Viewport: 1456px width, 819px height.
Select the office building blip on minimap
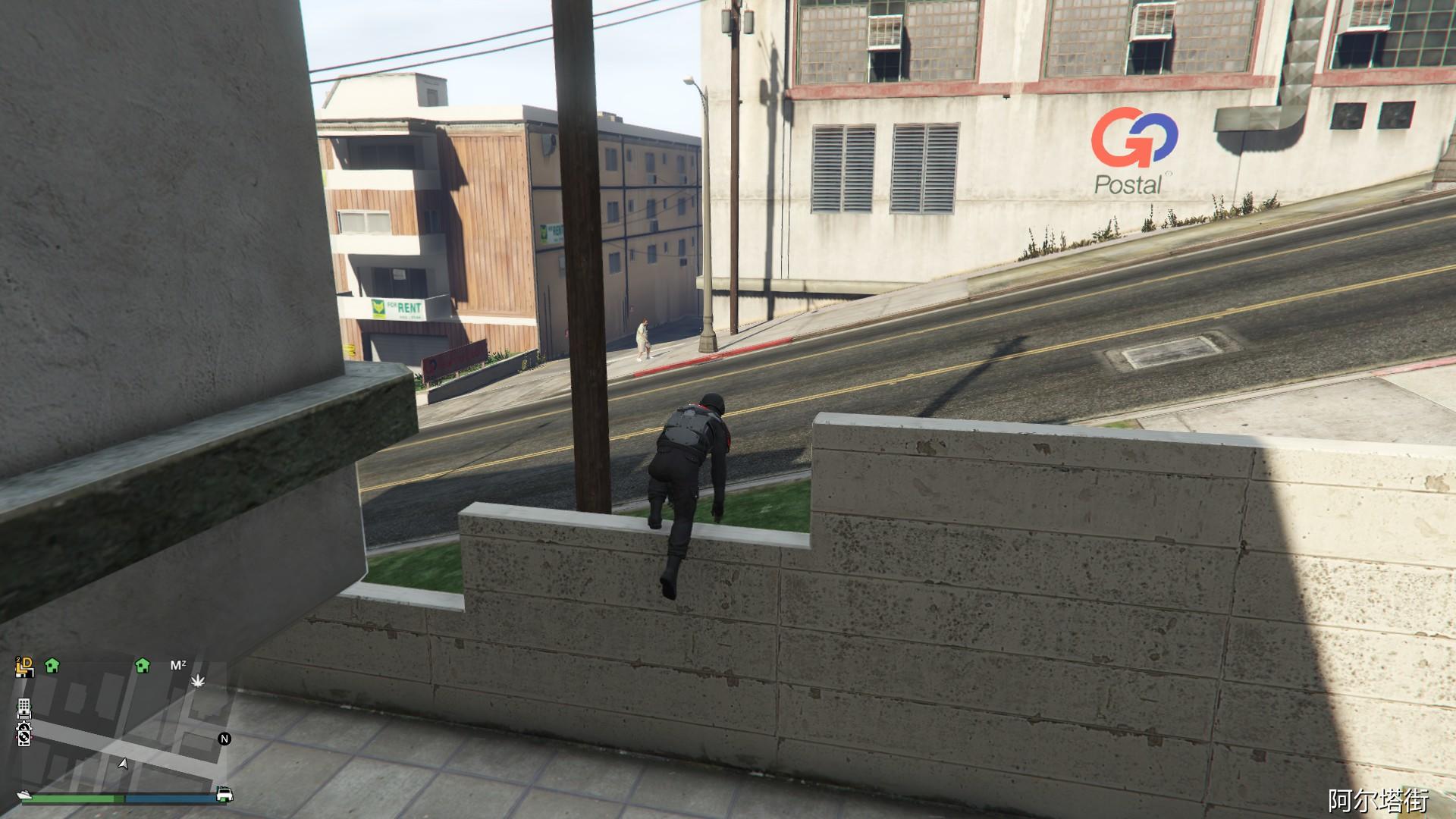coord(24,707)
